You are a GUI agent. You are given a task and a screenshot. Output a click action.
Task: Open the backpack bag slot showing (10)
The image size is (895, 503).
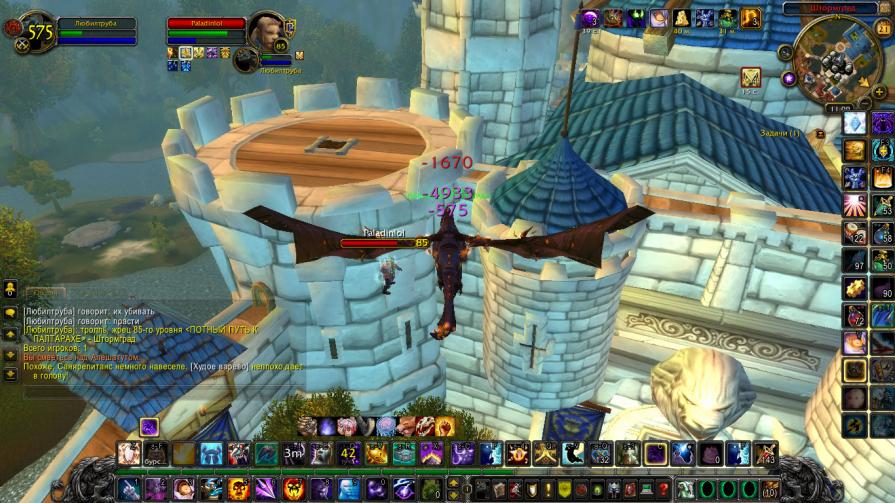click(x=769, y=489)
